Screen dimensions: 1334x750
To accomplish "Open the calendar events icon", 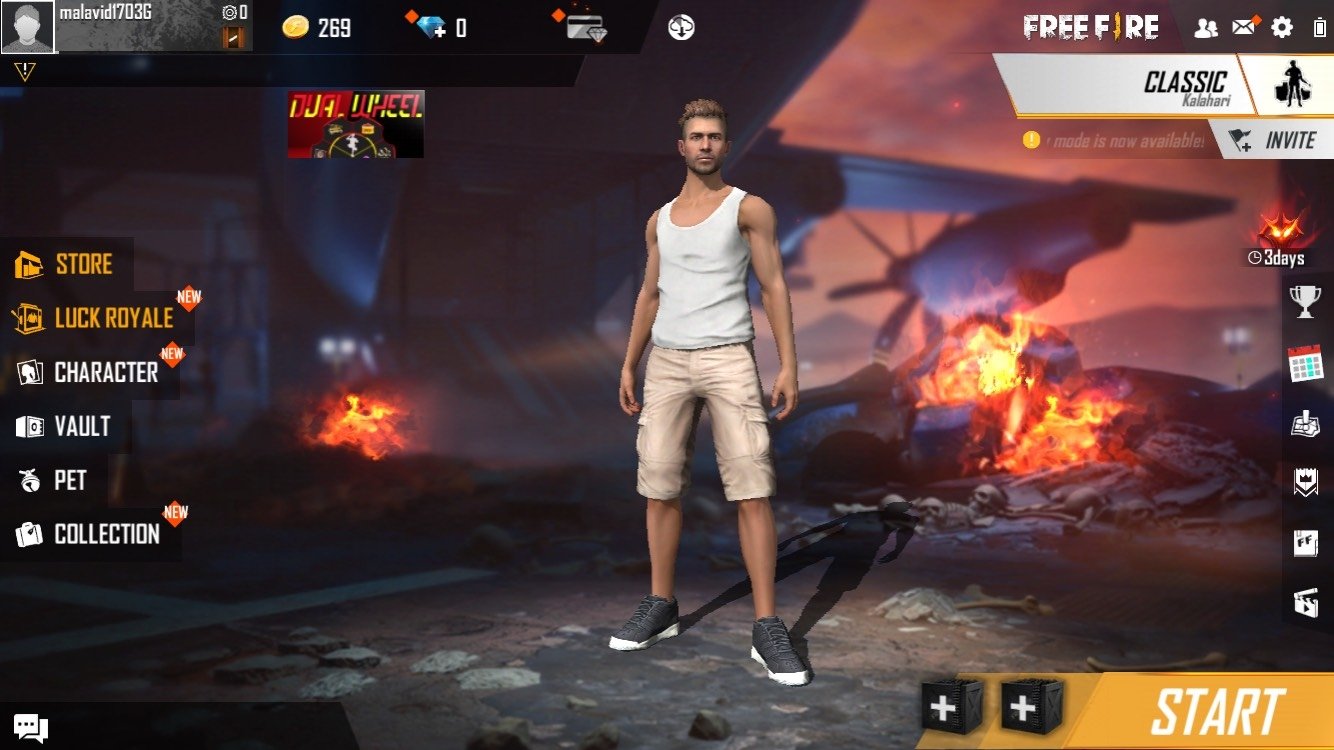I will 1305,363.
